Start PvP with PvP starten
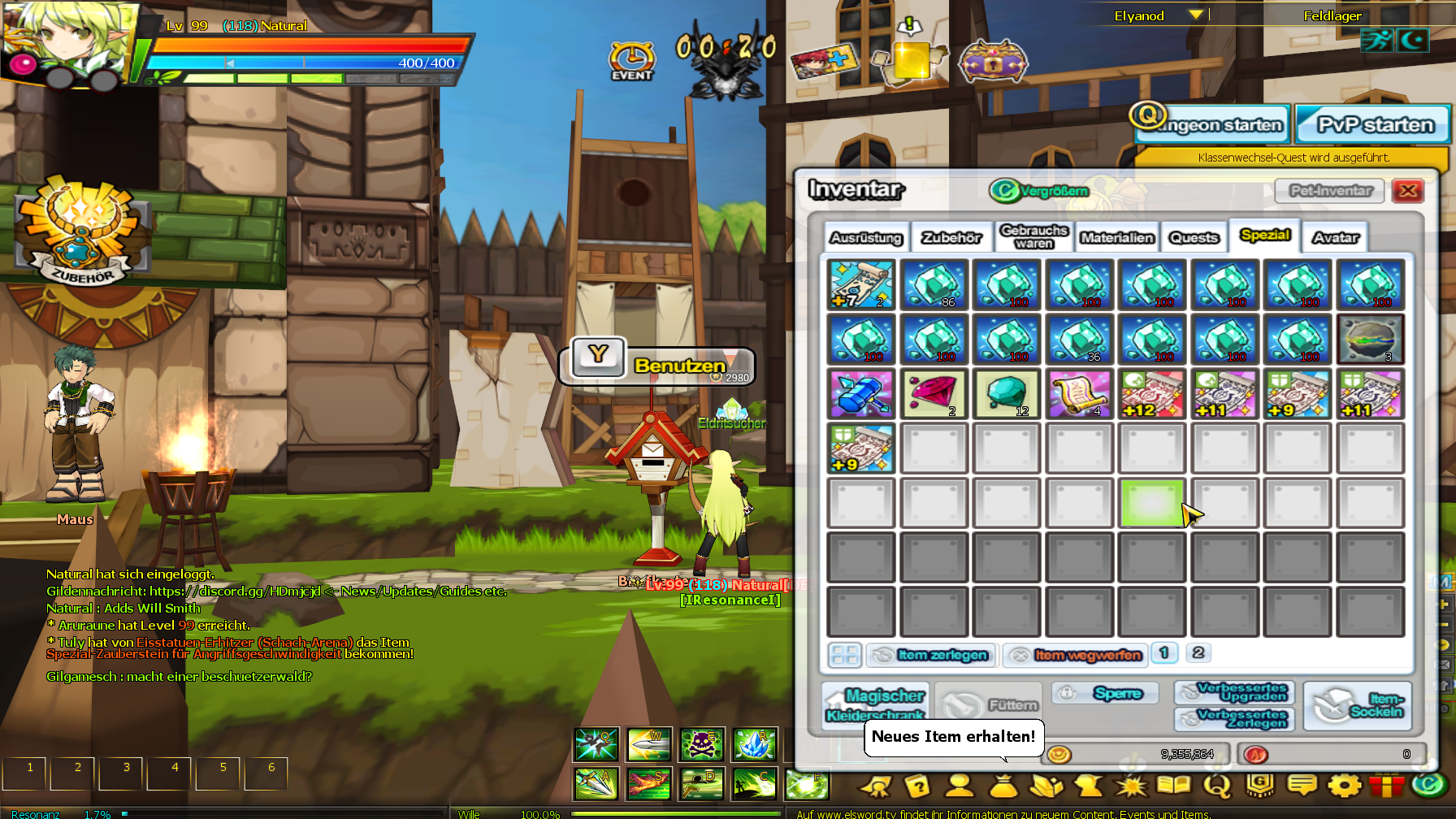The height and width of the screenshot is (819, 1456). click(1374, 125)
